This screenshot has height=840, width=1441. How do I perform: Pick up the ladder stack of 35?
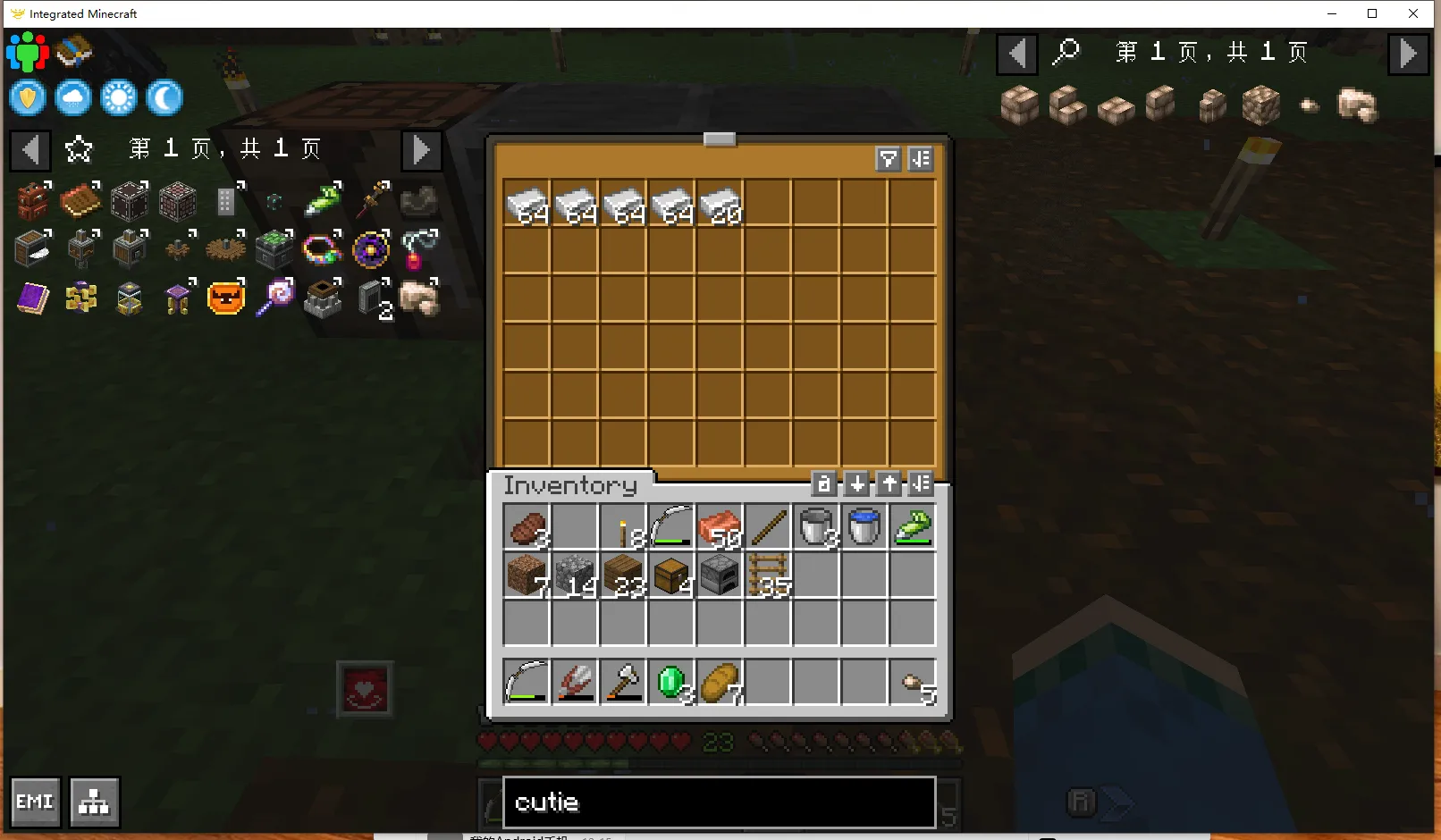click(768, 575)
